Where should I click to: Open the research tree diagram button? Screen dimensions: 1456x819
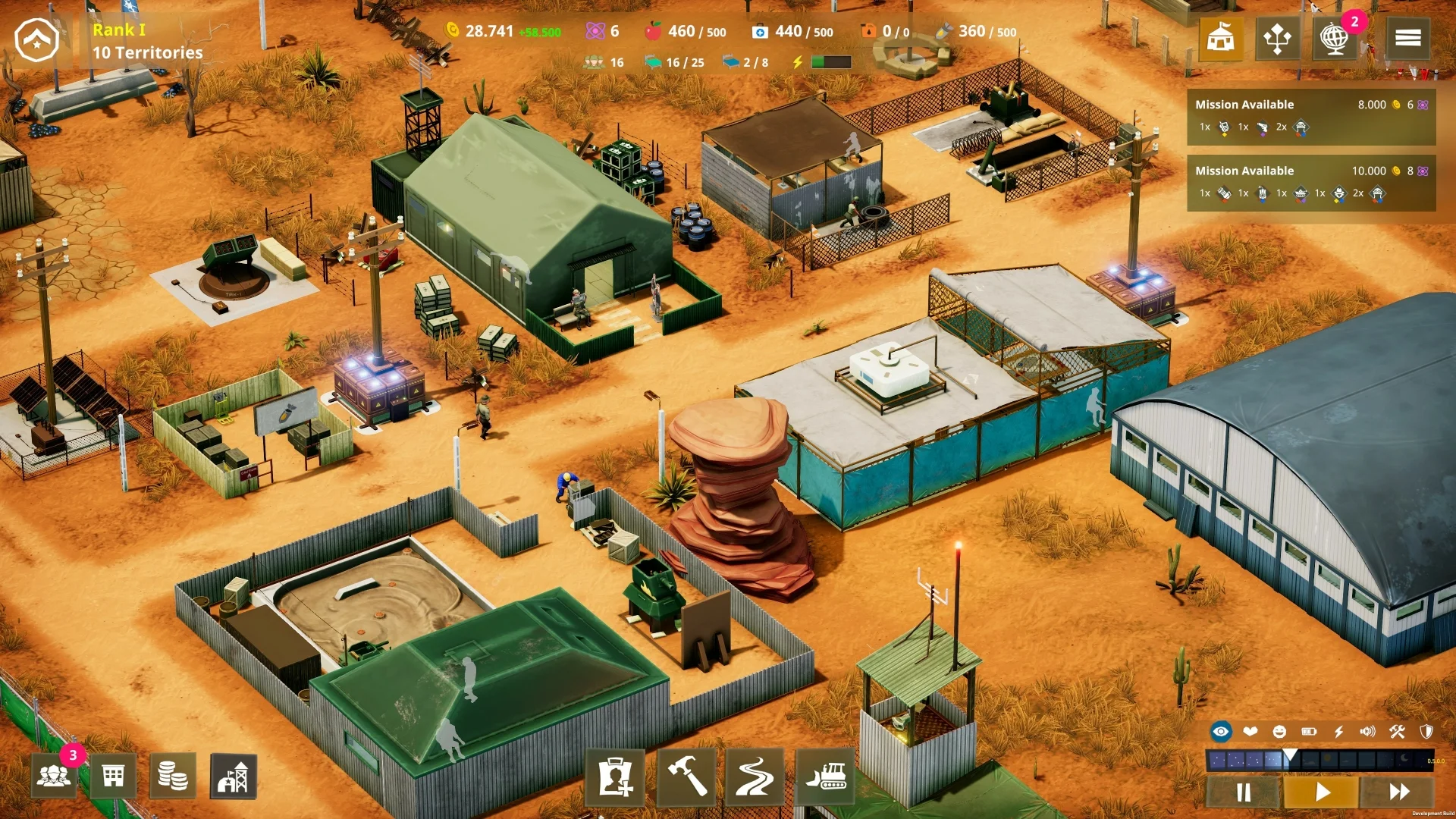(x=1277, y=38)
